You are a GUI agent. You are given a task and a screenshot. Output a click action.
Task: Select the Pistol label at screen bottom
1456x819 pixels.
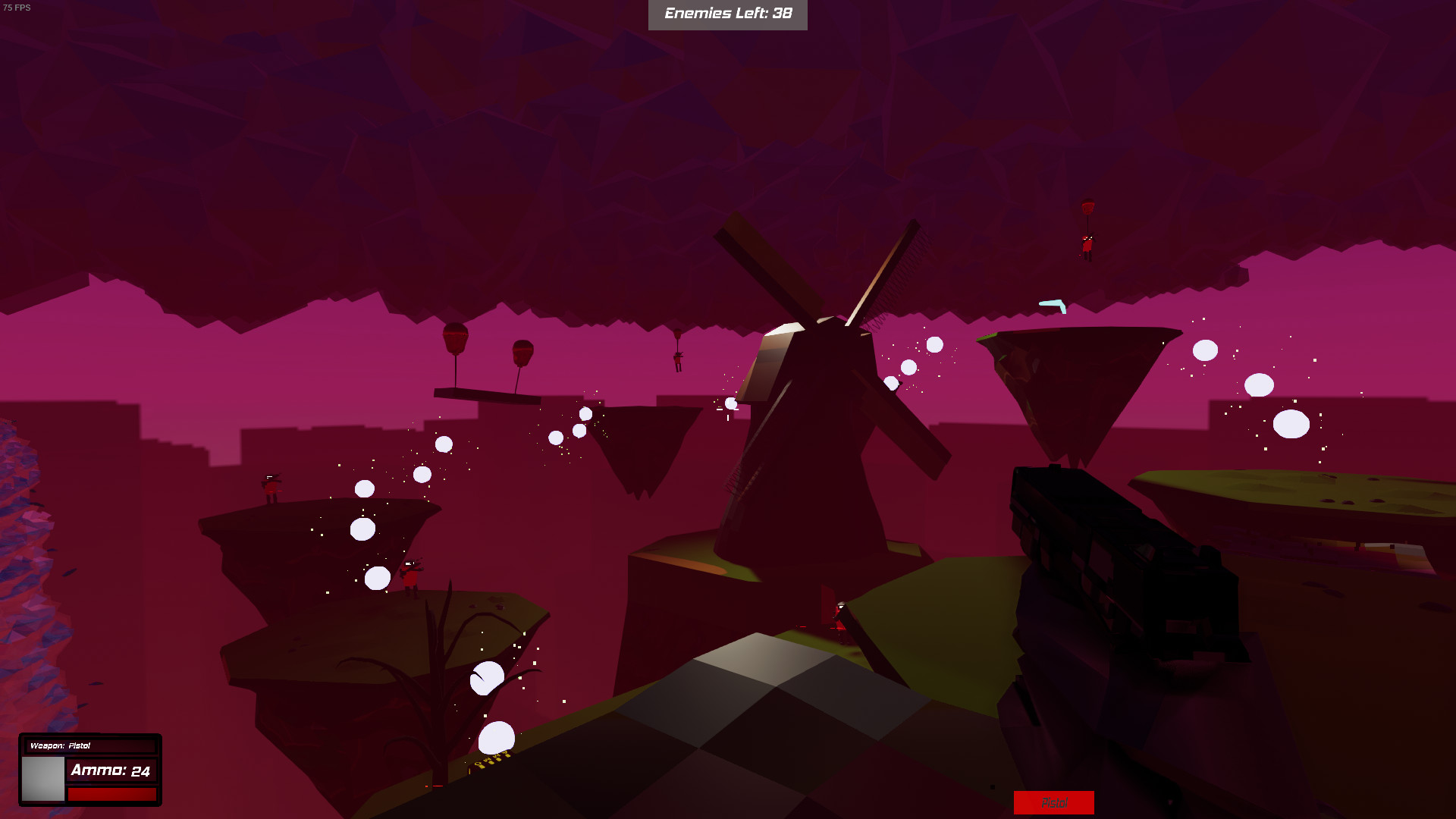[1054, 802]
